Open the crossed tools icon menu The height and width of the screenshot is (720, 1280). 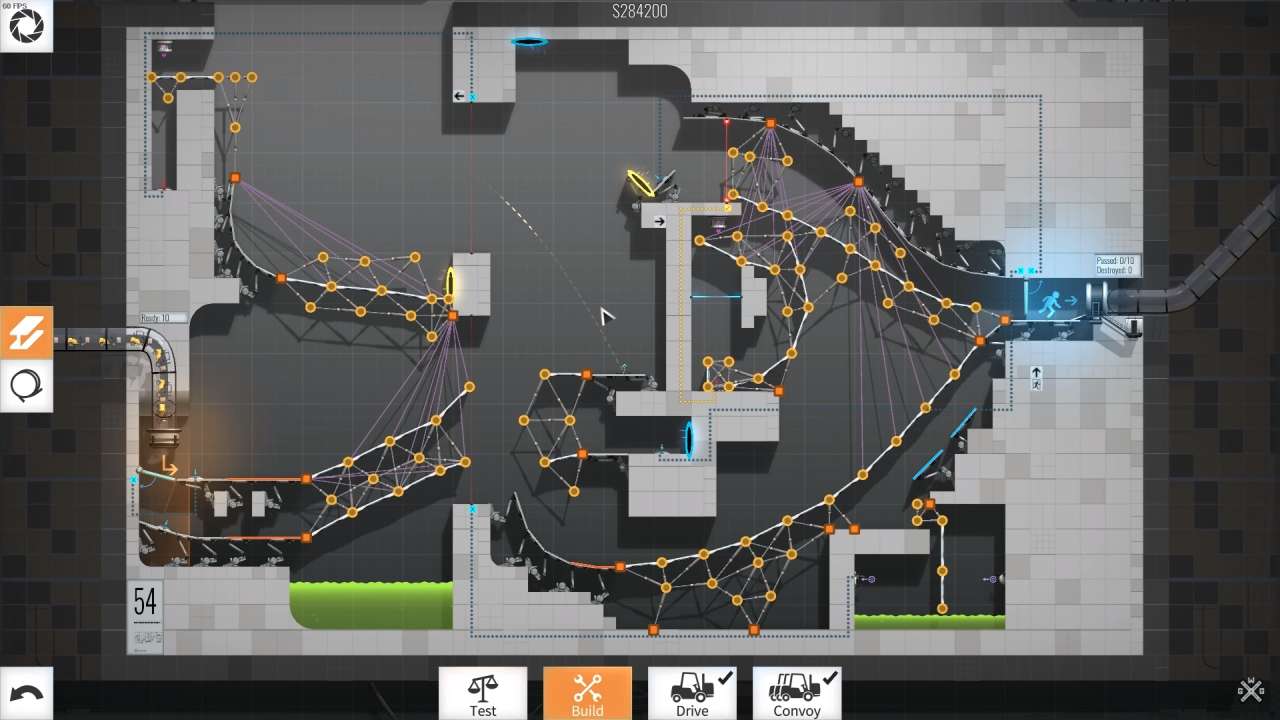pos(1250,689)
